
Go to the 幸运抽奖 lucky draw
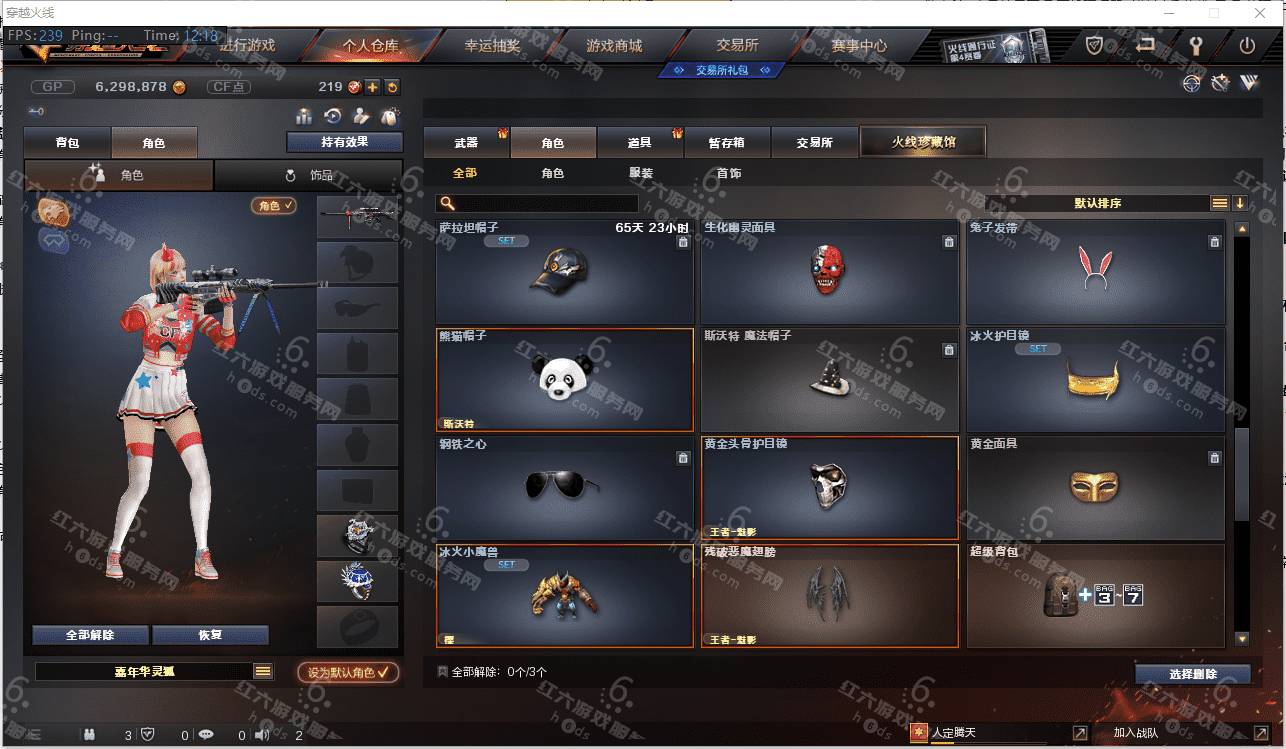pyautogui.click(x=491, y=46)
